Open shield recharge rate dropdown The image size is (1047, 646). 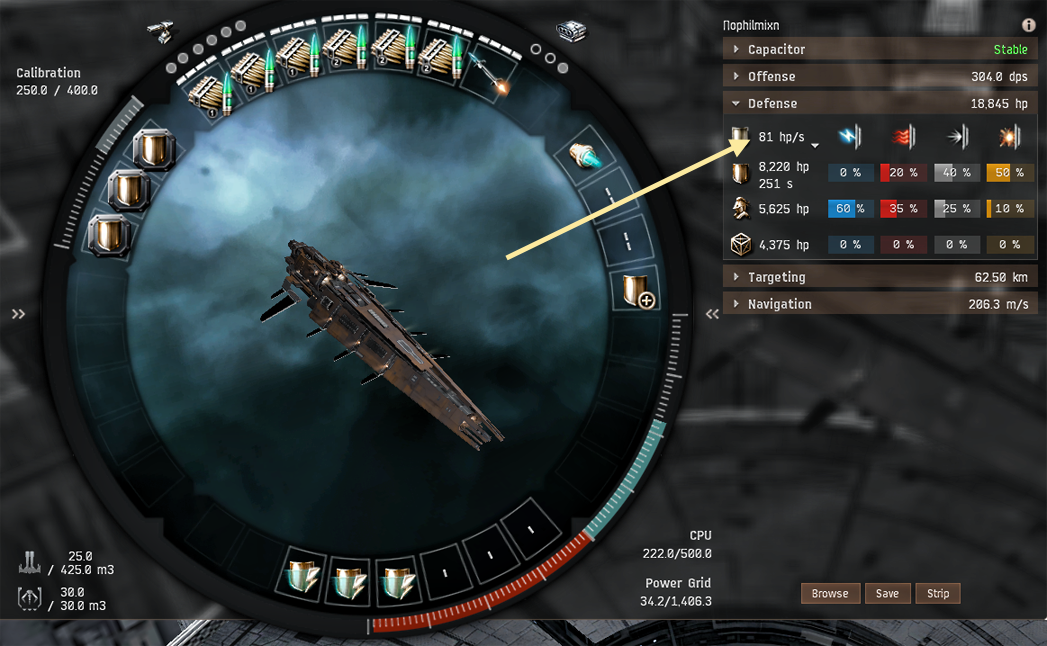815,145
